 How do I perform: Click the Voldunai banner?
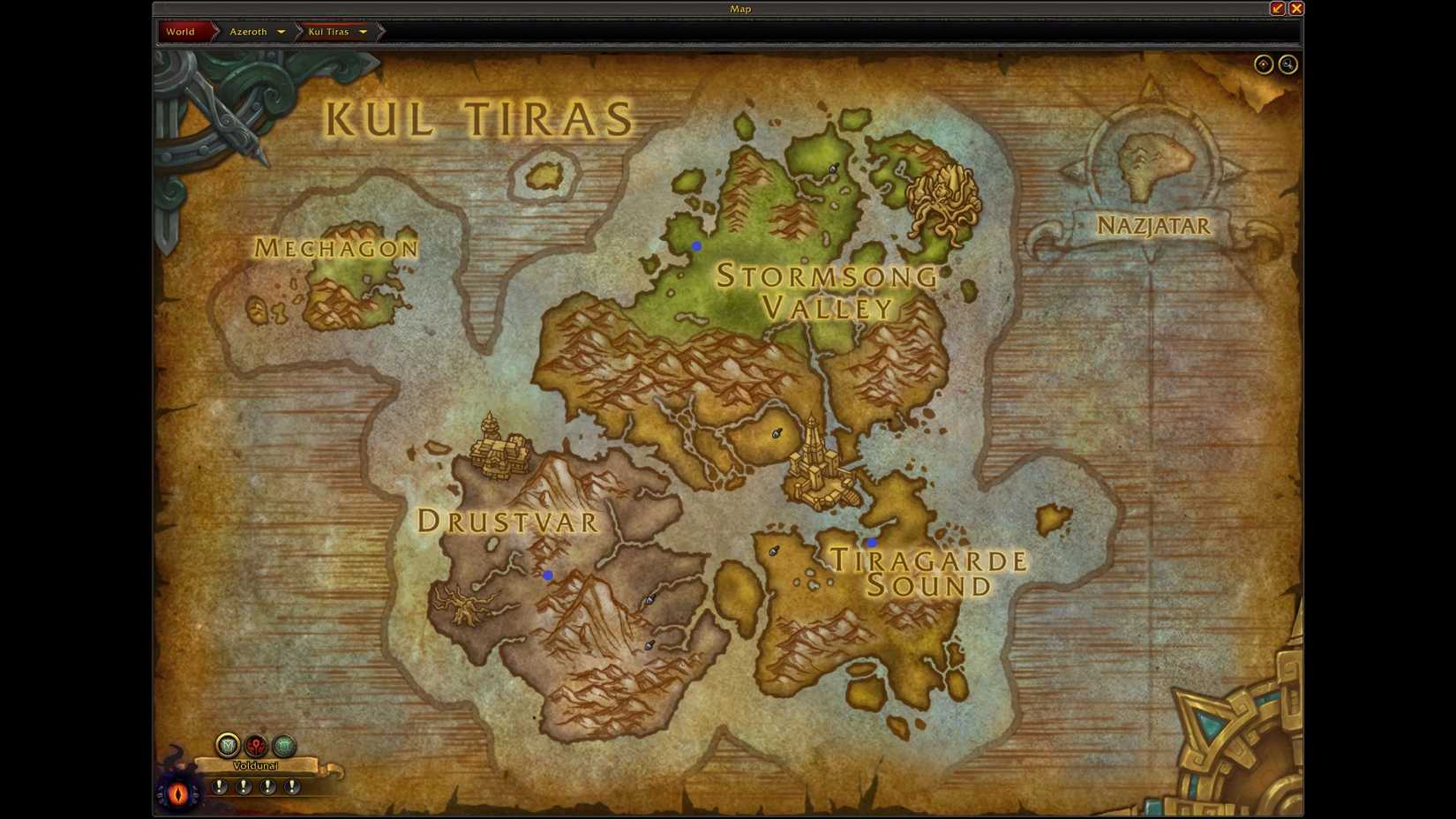point(256,765)
